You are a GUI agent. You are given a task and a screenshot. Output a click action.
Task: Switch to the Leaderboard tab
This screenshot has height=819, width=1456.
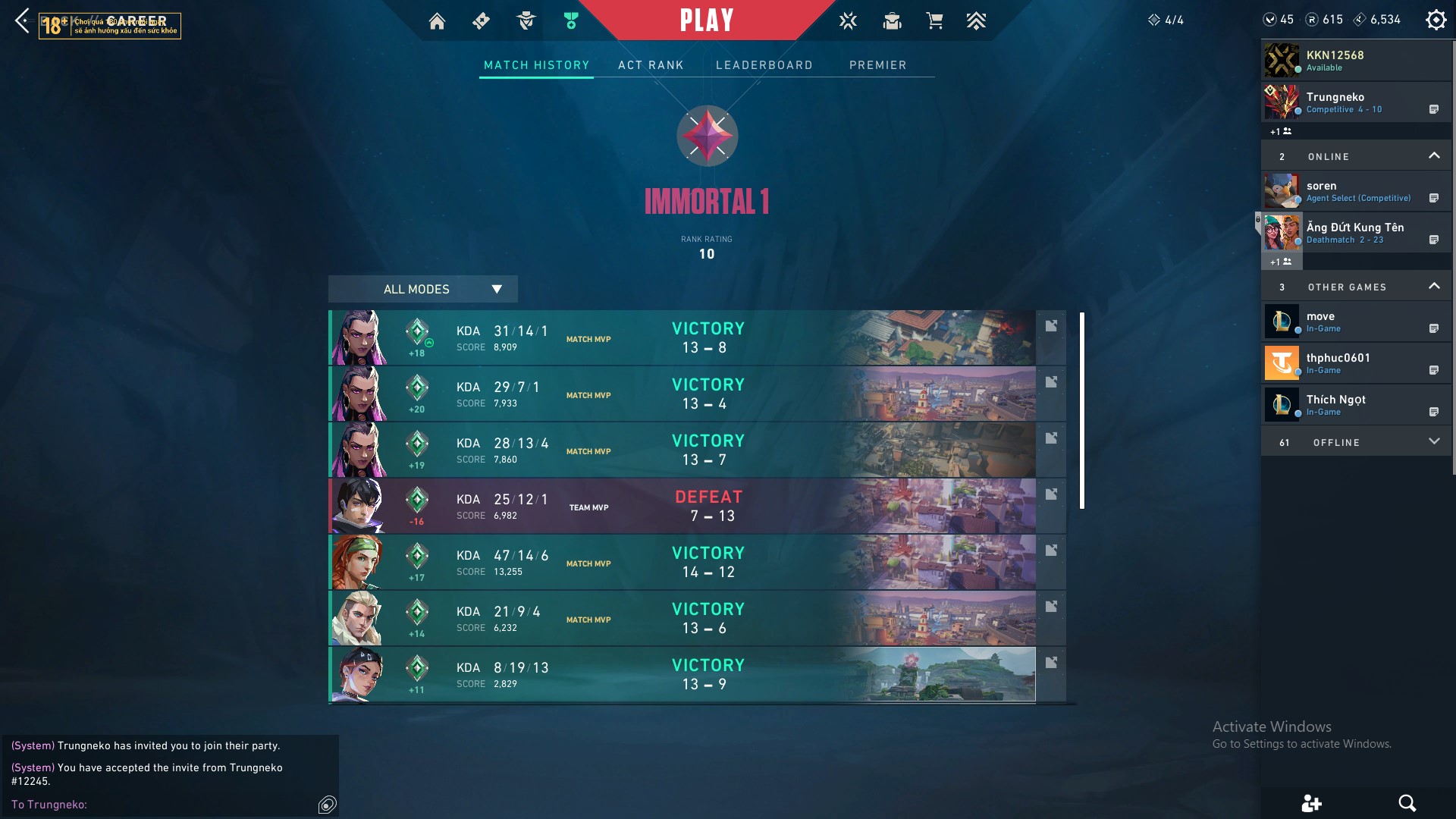coord(764,65)
